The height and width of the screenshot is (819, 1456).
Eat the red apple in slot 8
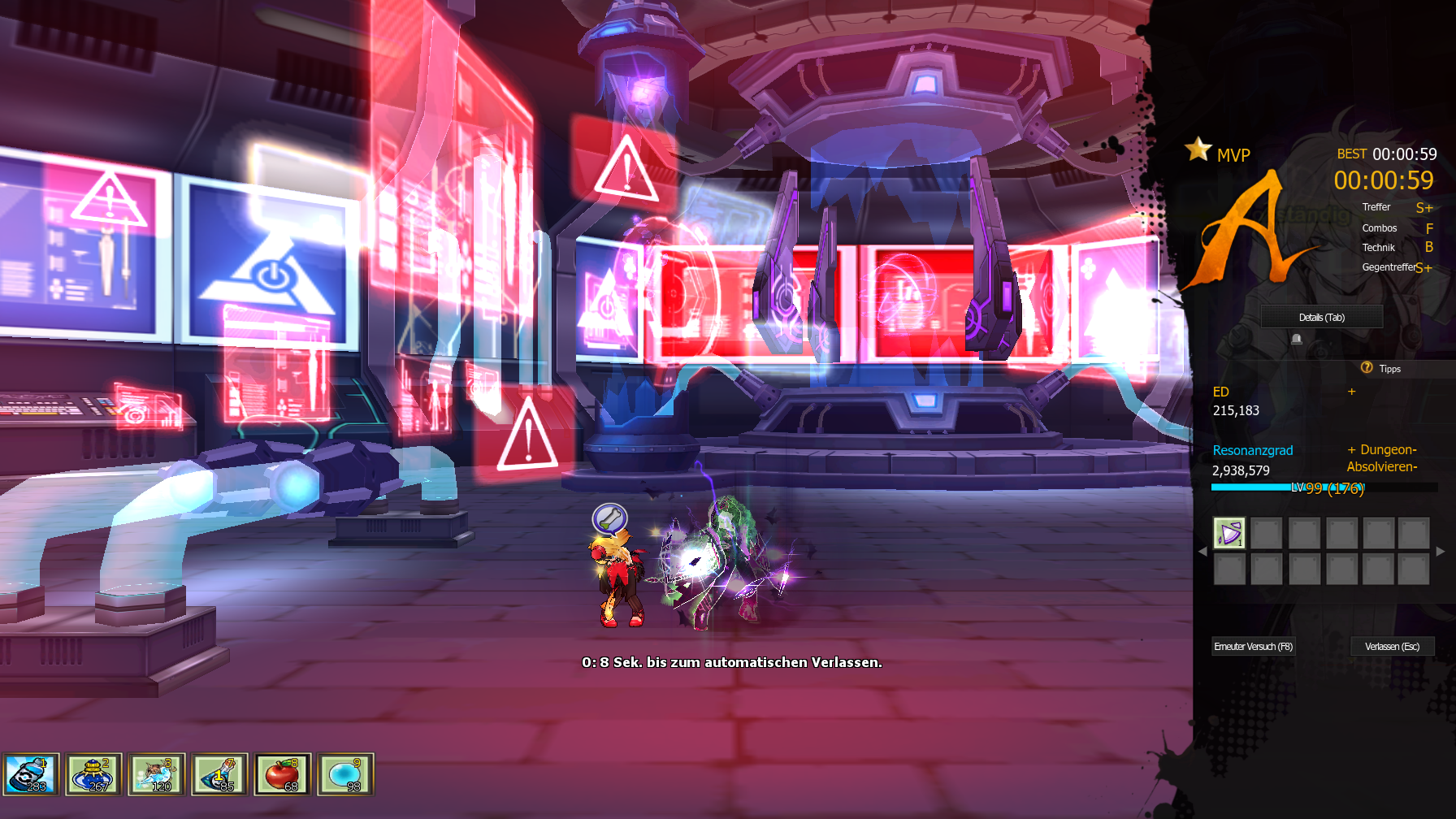282,774
